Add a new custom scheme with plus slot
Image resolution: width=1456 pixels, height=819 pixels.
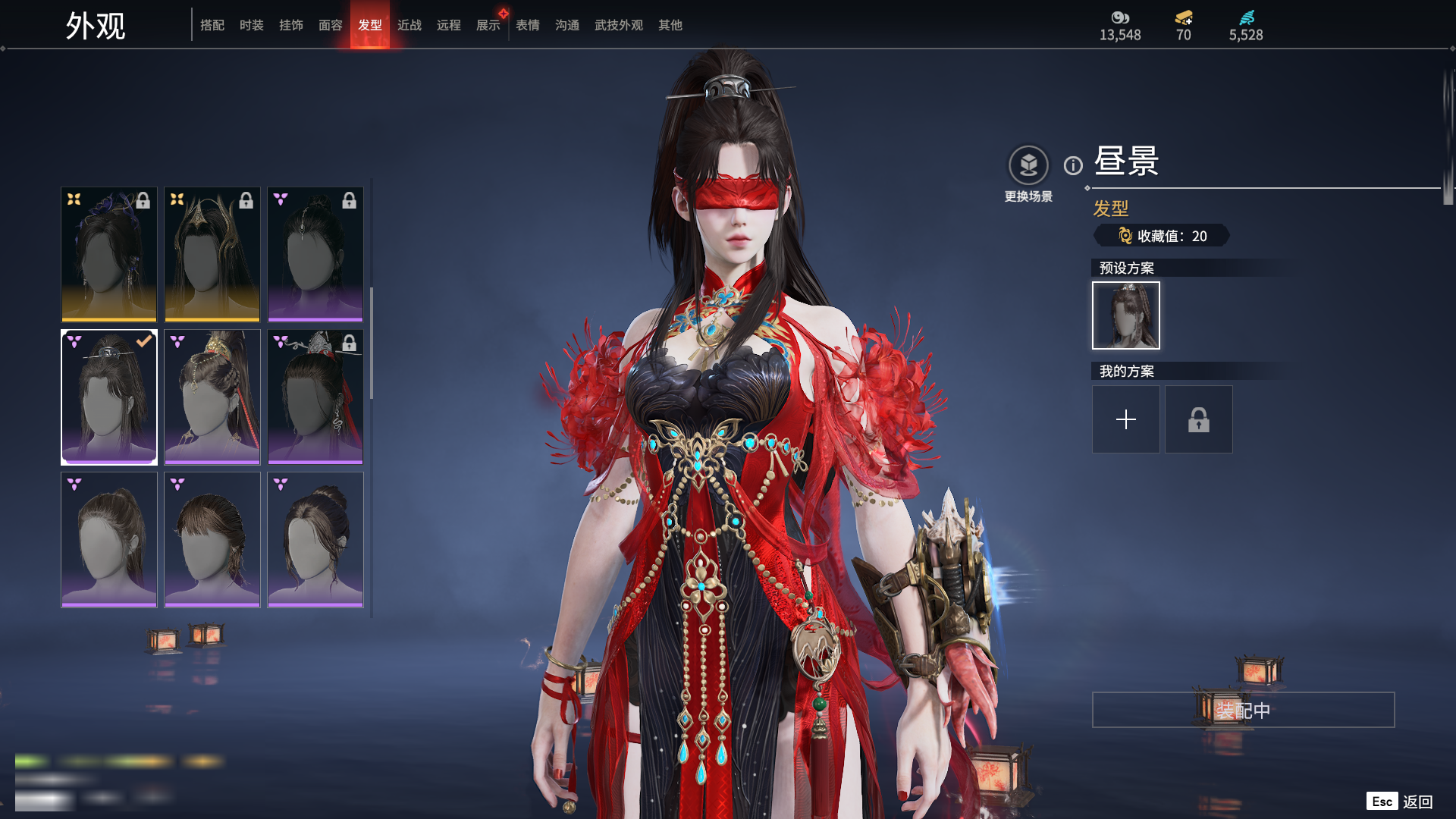(1126, 419)
